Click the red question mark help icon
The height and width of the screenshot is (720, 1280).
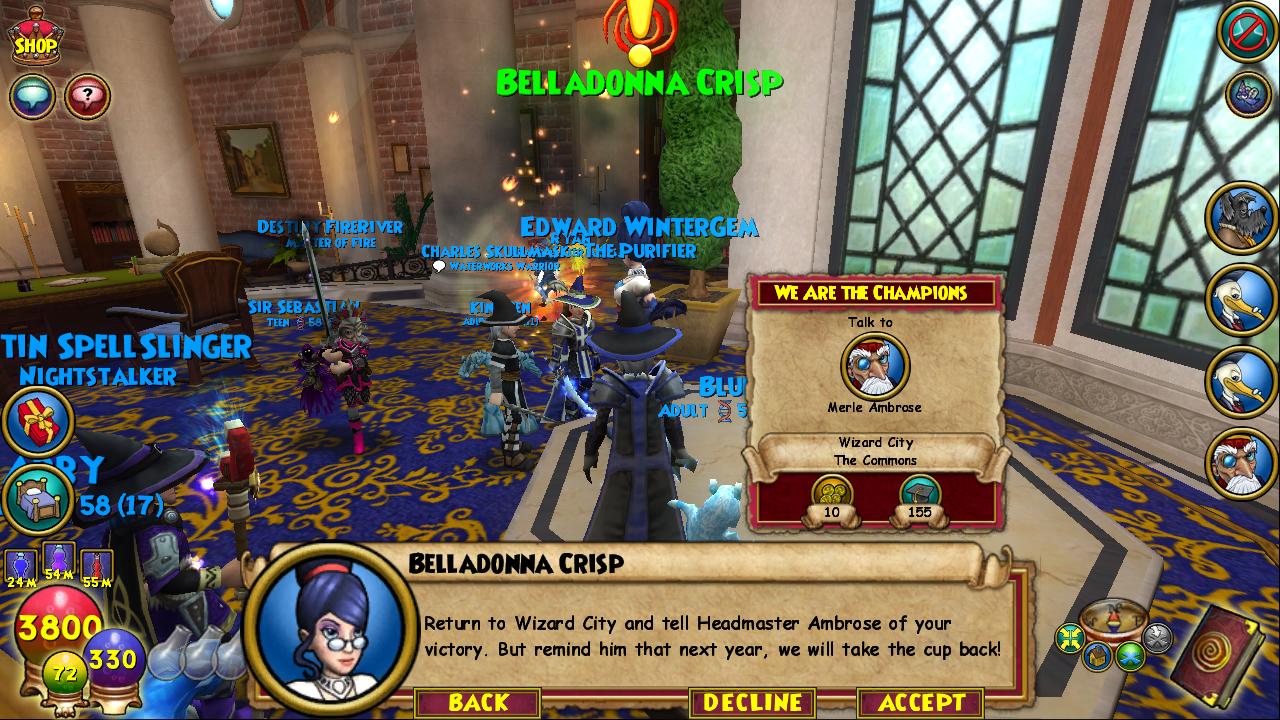pos(87,97)
